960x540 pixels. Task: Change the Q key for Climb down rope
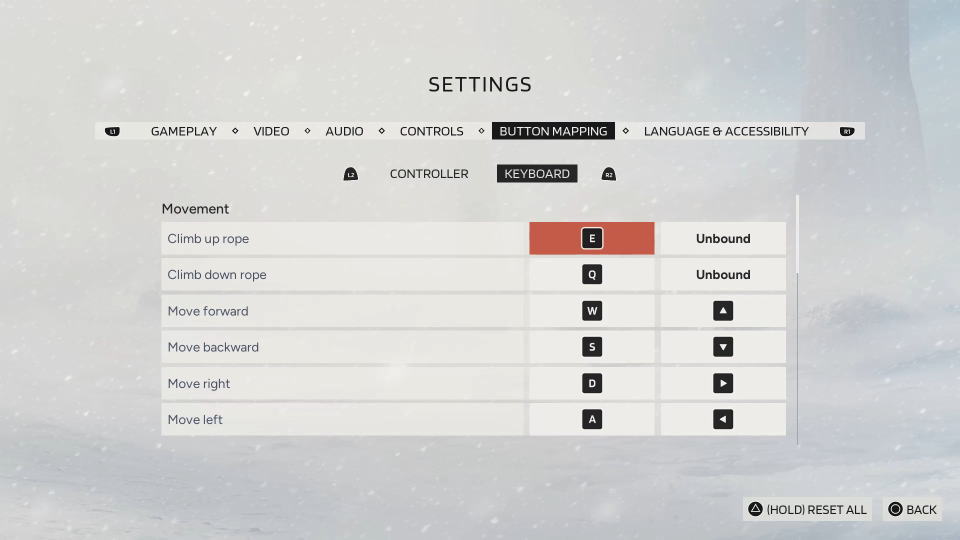point(592,275)
